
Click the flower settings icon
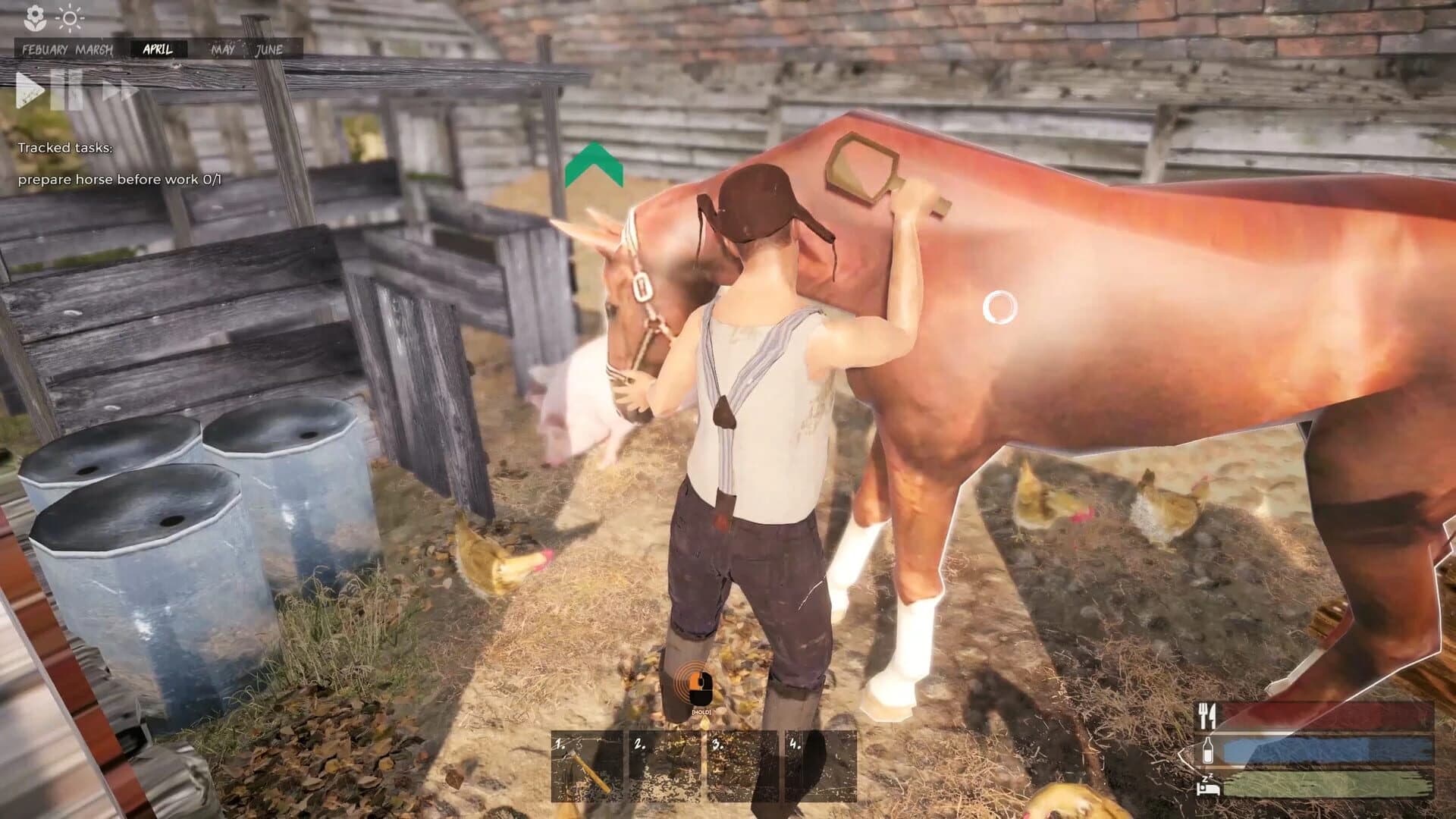point(35,17)
